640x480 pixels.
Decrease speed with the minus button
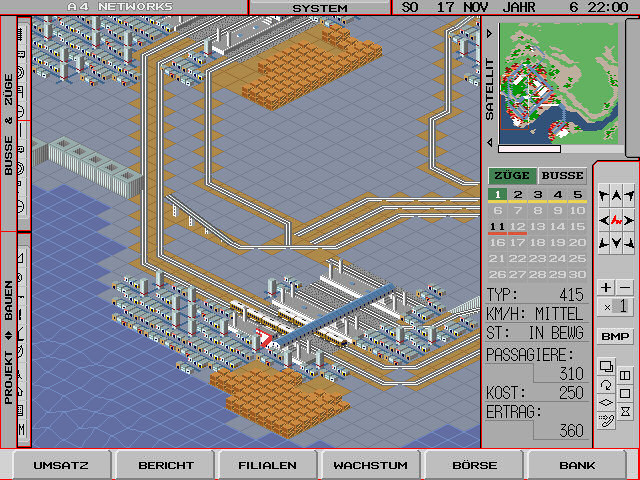coord(625,288)
